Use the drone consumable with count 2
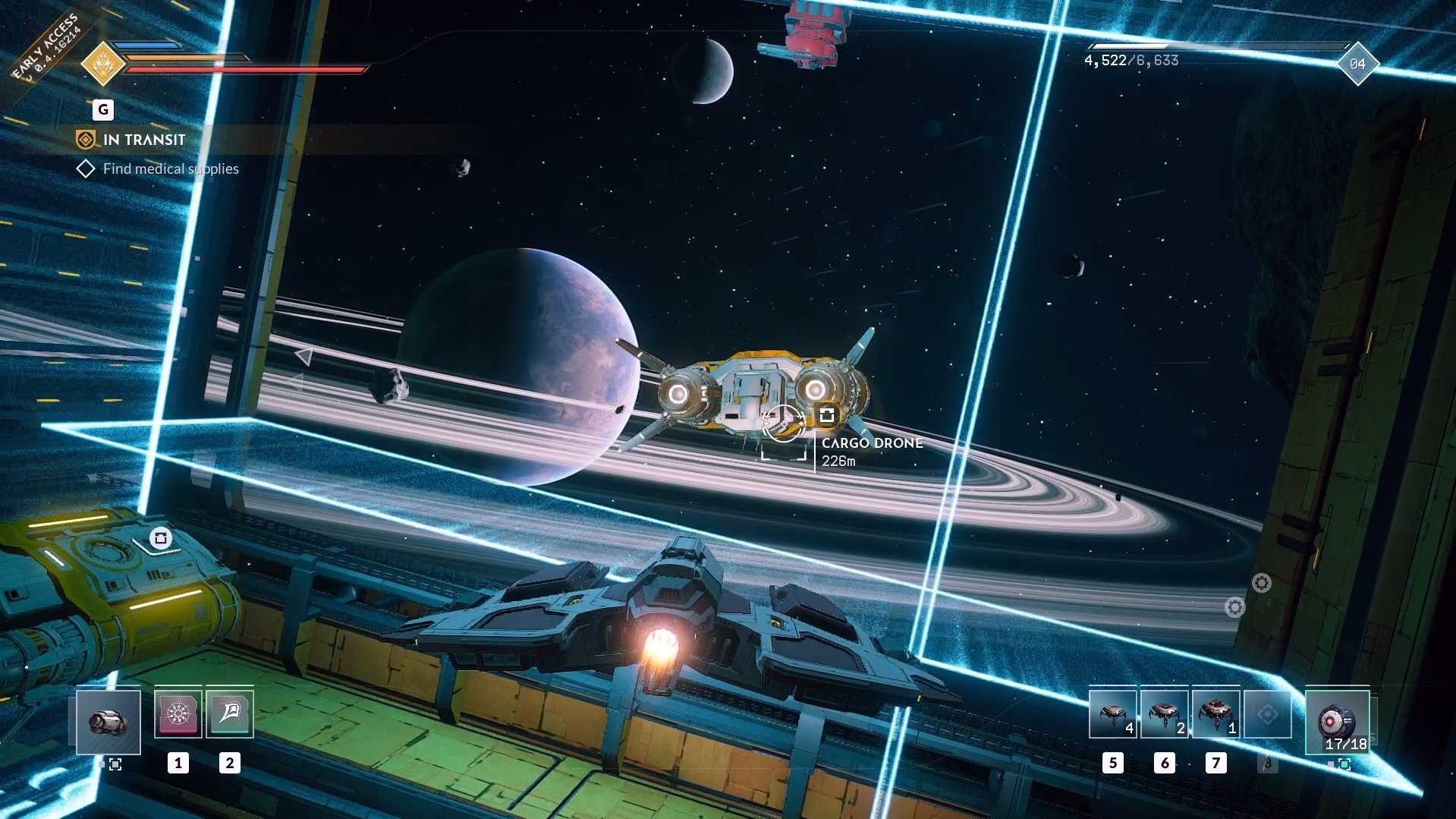The height and width of the screenshot is (819, 1456). (1164, 714)
